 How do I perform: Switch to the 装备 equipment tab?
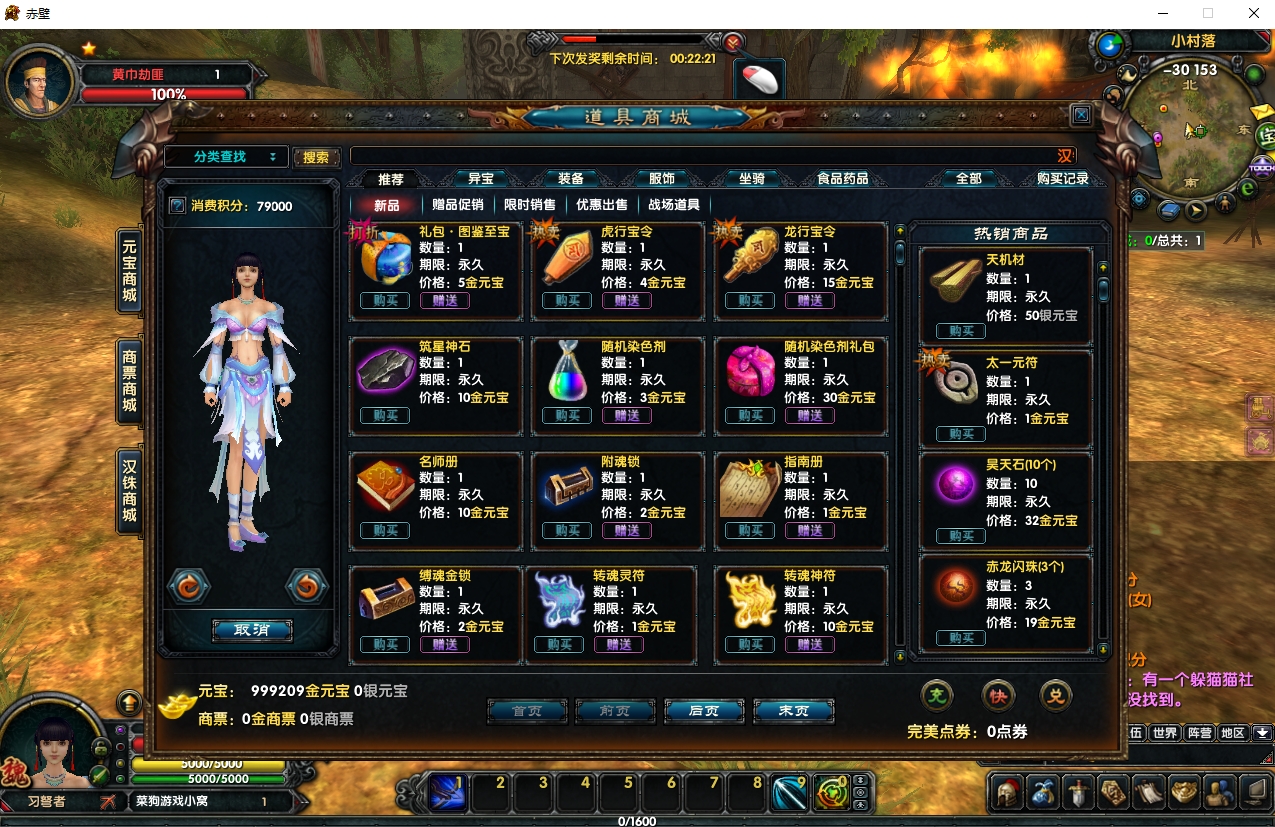pos(571,179)
